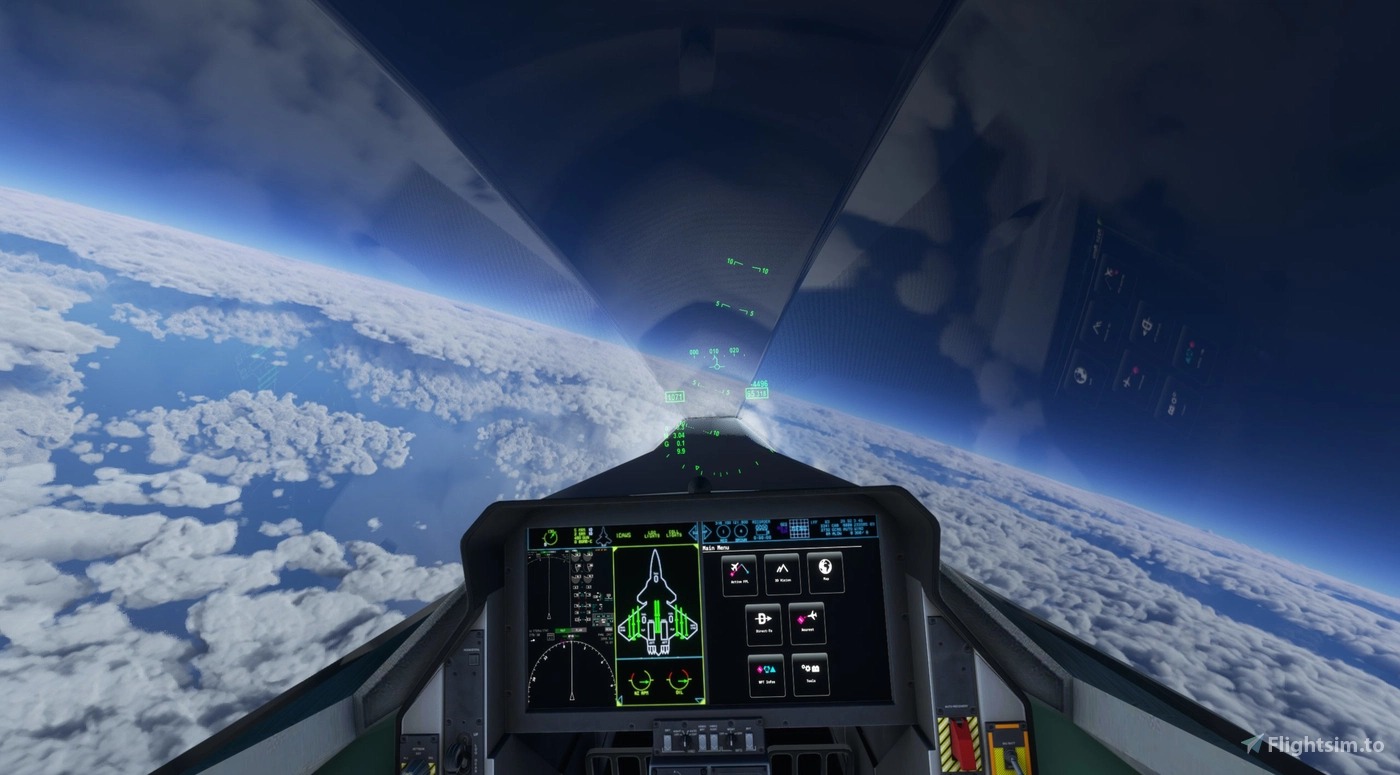
Task: Click the OIL pressure gauge arc
Action: coord(679,680)
